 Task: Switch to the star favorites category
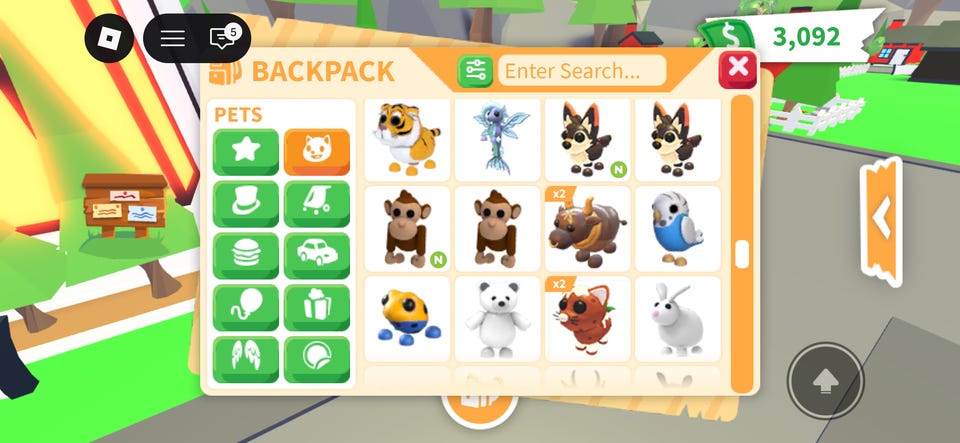[x=246, y=152]
